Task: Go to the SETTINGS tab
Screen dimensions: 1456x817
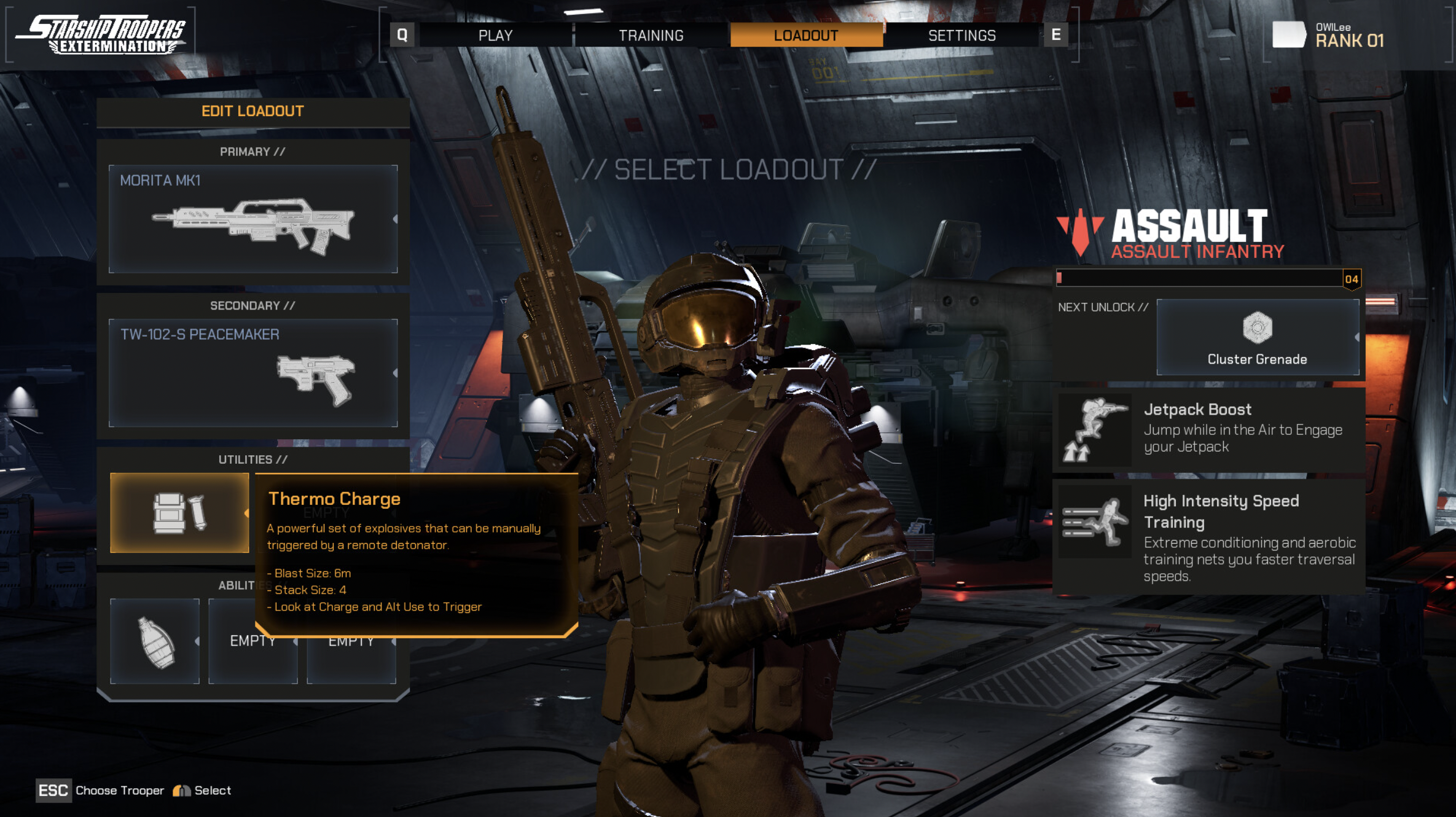Action: tap(961, 36)
